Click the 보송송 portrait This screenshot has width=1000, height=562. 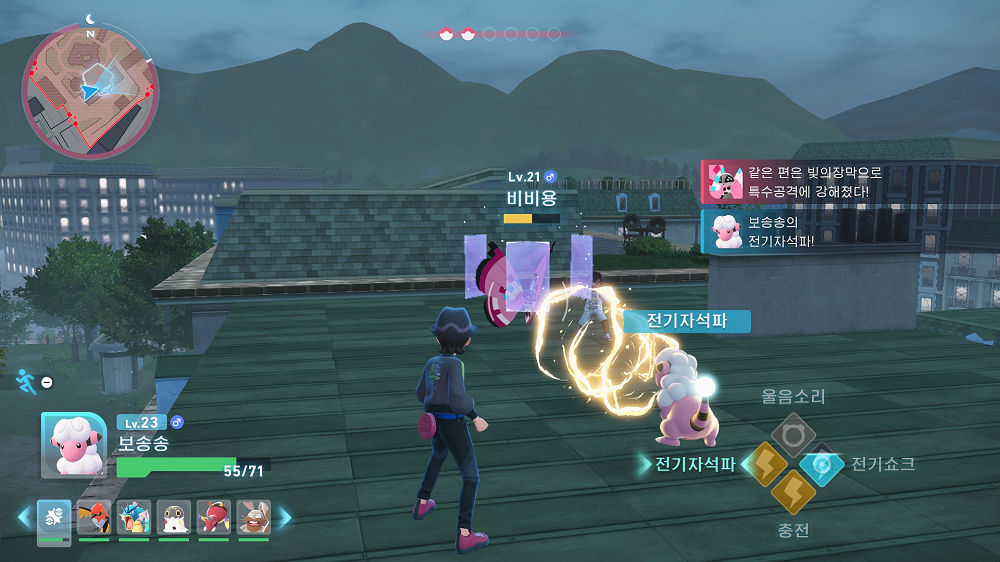pos(73,445)
